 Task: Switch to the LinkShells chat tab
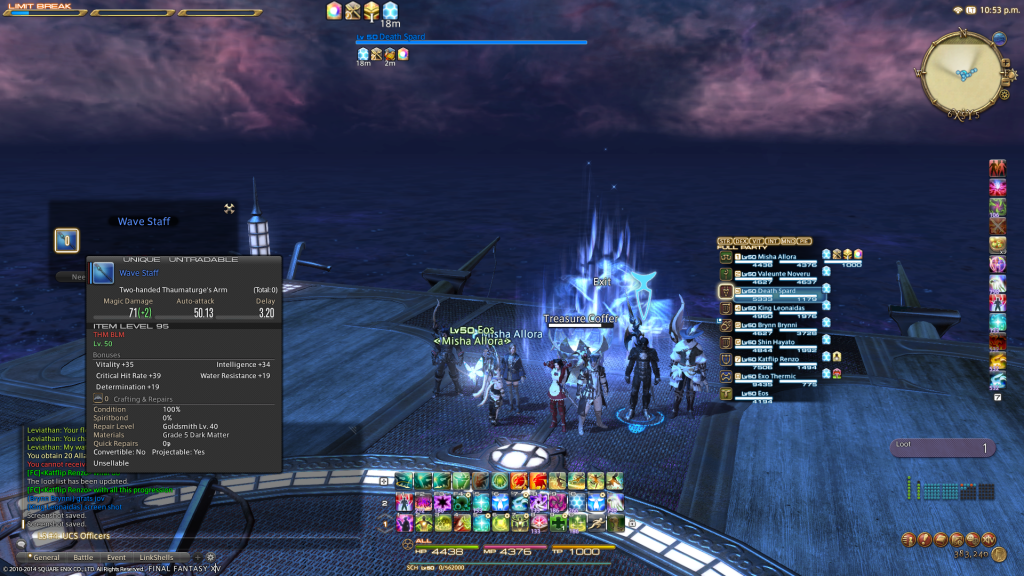coord(156,557)
